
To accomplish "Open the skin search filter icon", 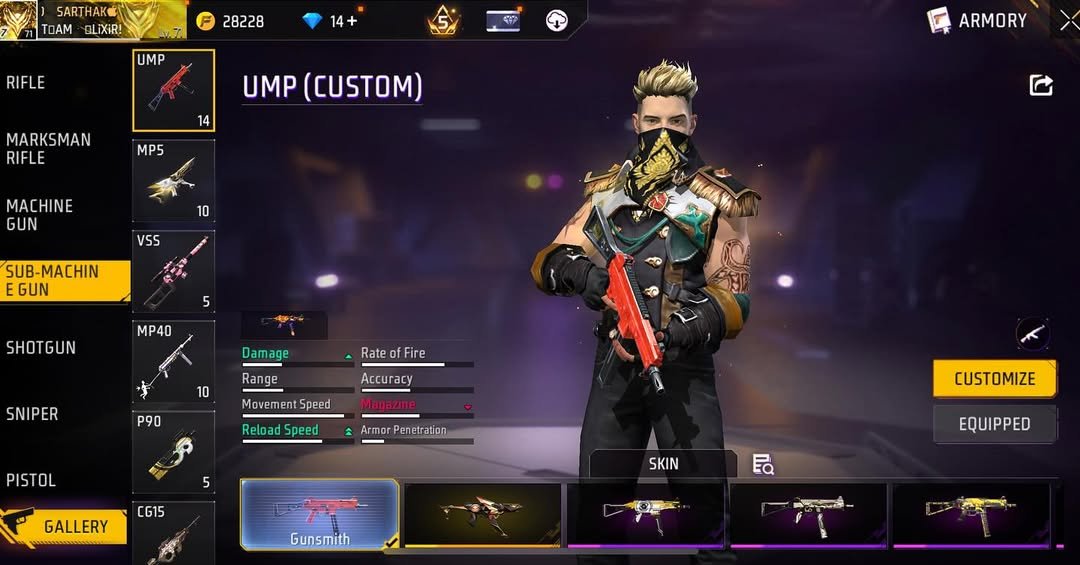I will (x=763, y=464).
